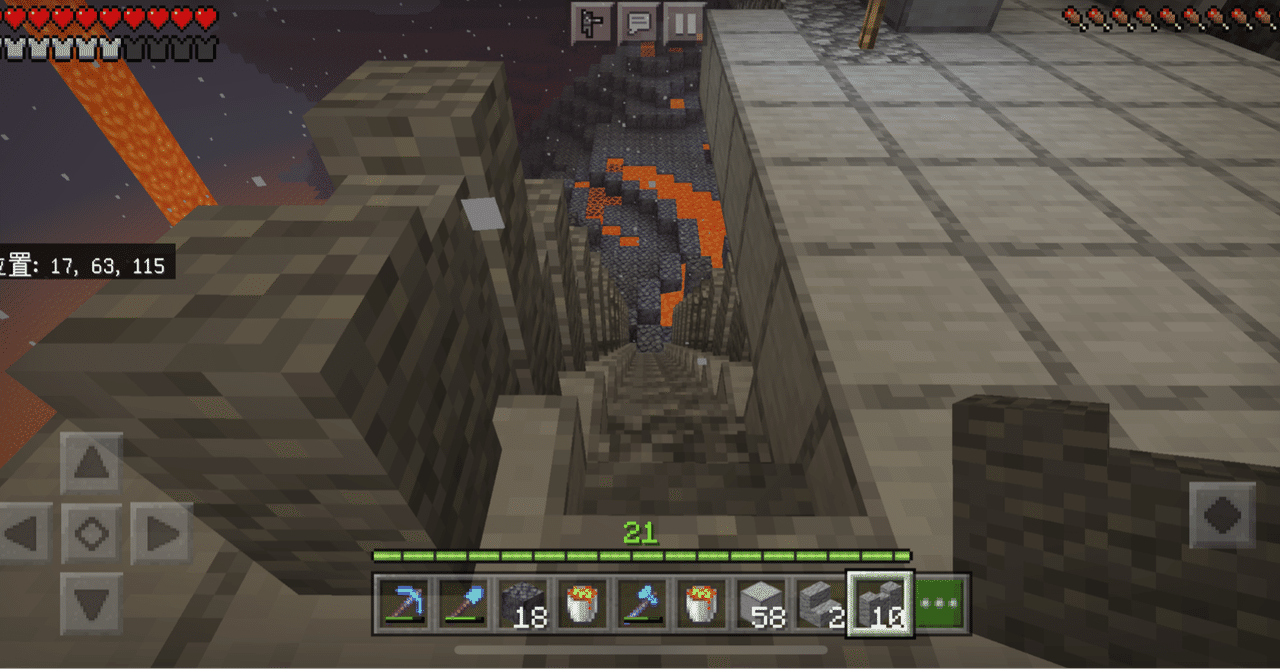
Task: Tap the standalone jump button
Action: click(1222, 515)
